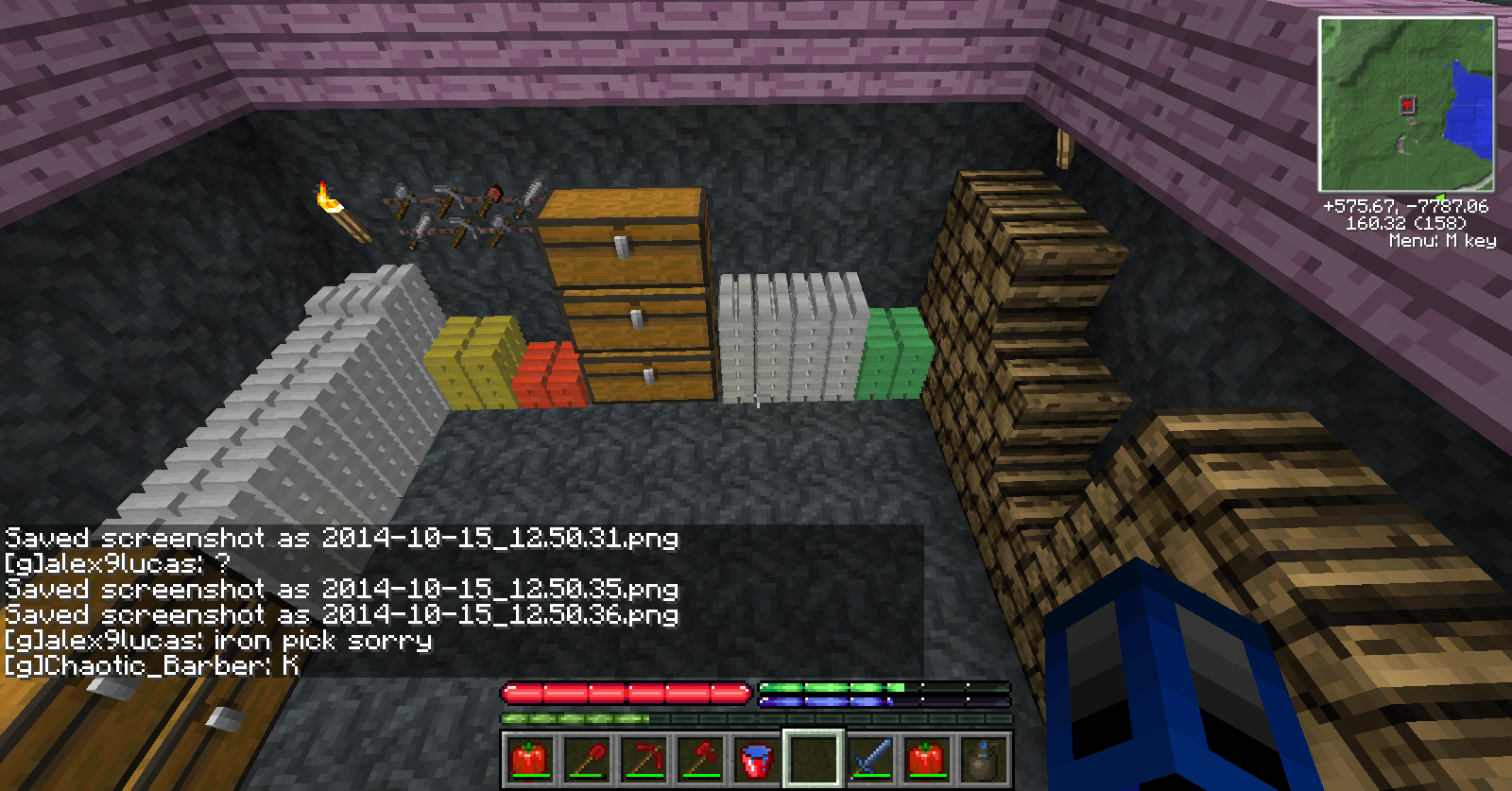
Task: Click the minimap in the corner
Action: [x=1406, y=104]
